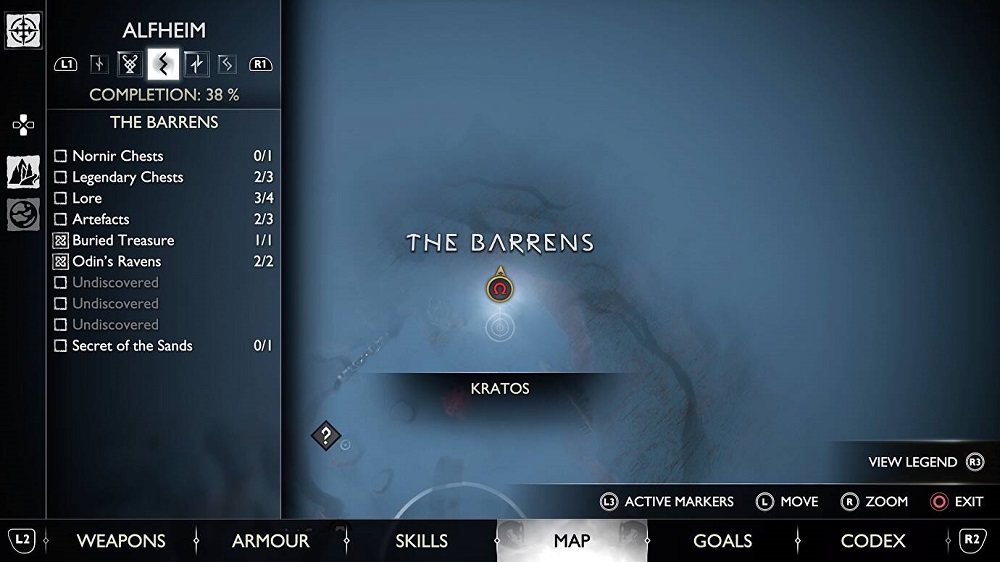Go to the Skills tab
Screen dimensions: 1000x562
tap(421, 541)
